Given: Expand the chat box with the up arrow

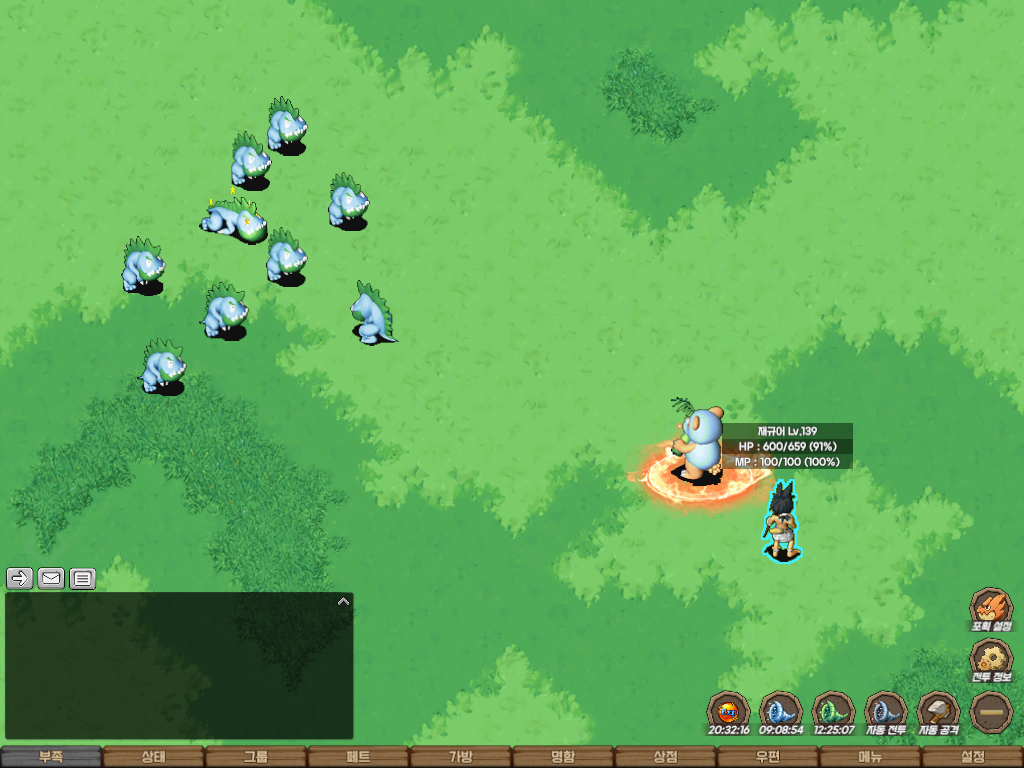Looking at the screenshot, I should (343, 602).
